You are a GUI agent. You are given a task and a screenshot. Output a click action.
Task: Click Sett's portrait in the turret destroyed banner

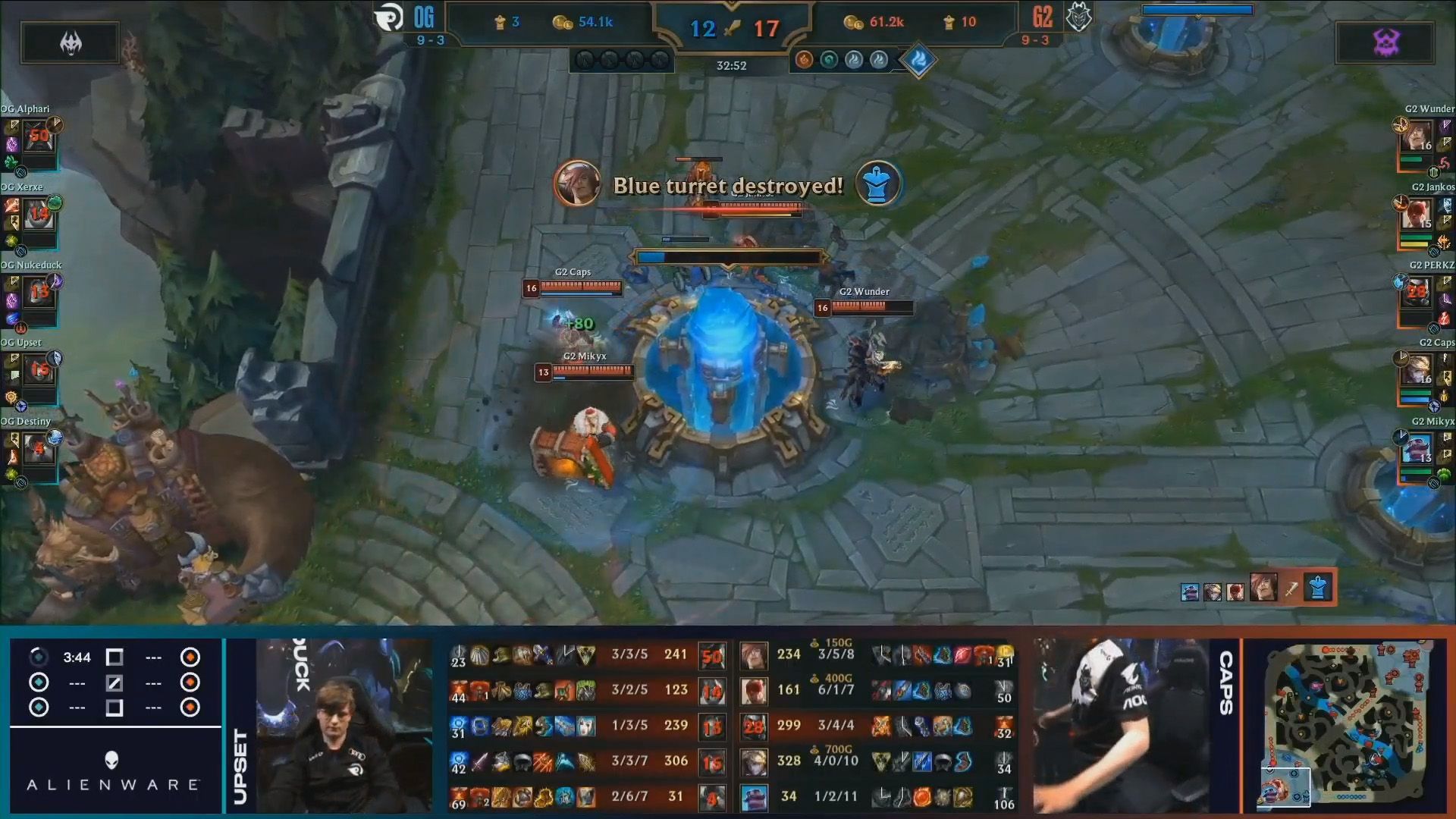pos(579,184)
